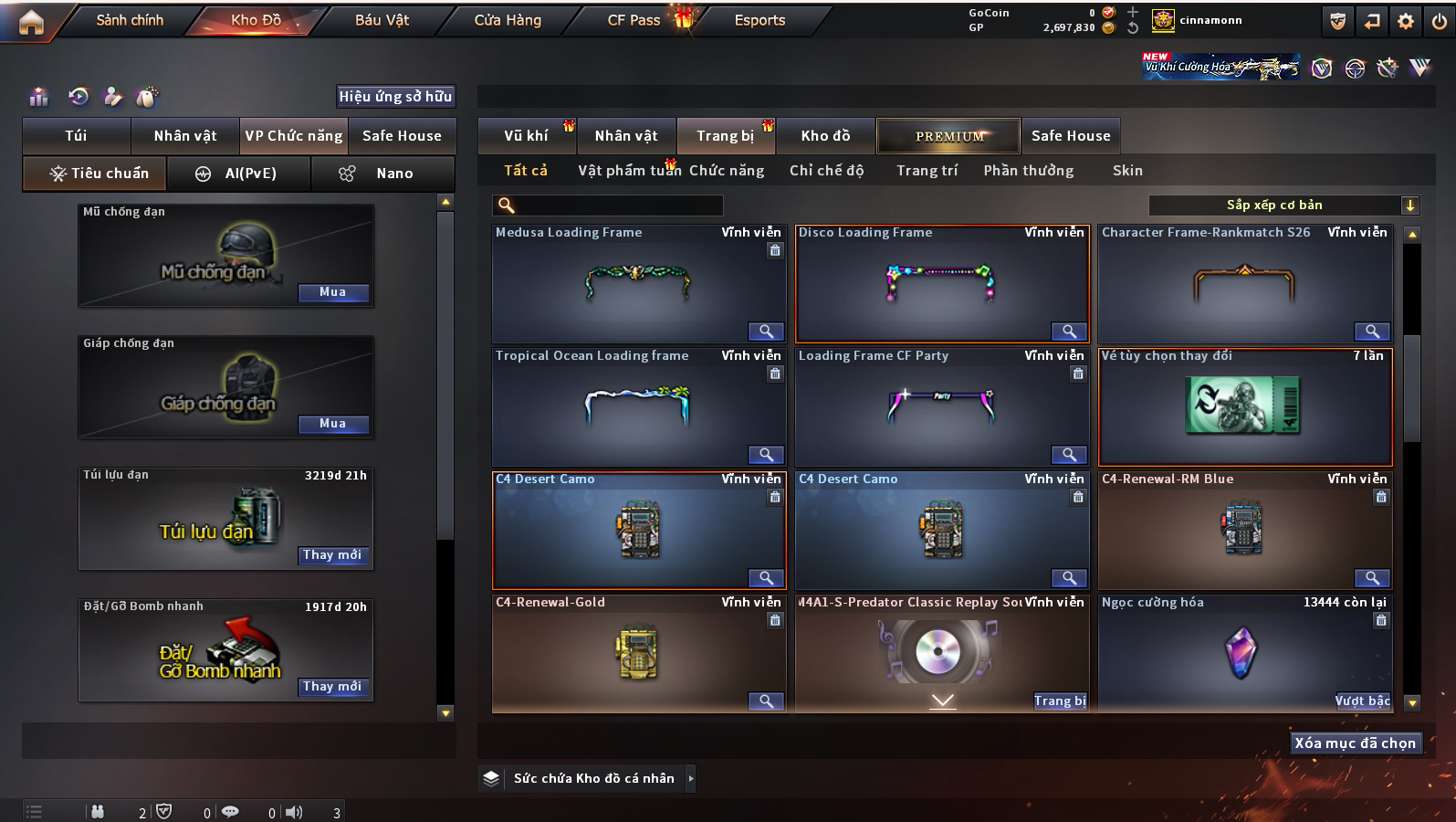The height and width of the screenshot is (822, 1456).
Task: Buy the Mũ chống đạn helmet
Action: coord(333,292)
